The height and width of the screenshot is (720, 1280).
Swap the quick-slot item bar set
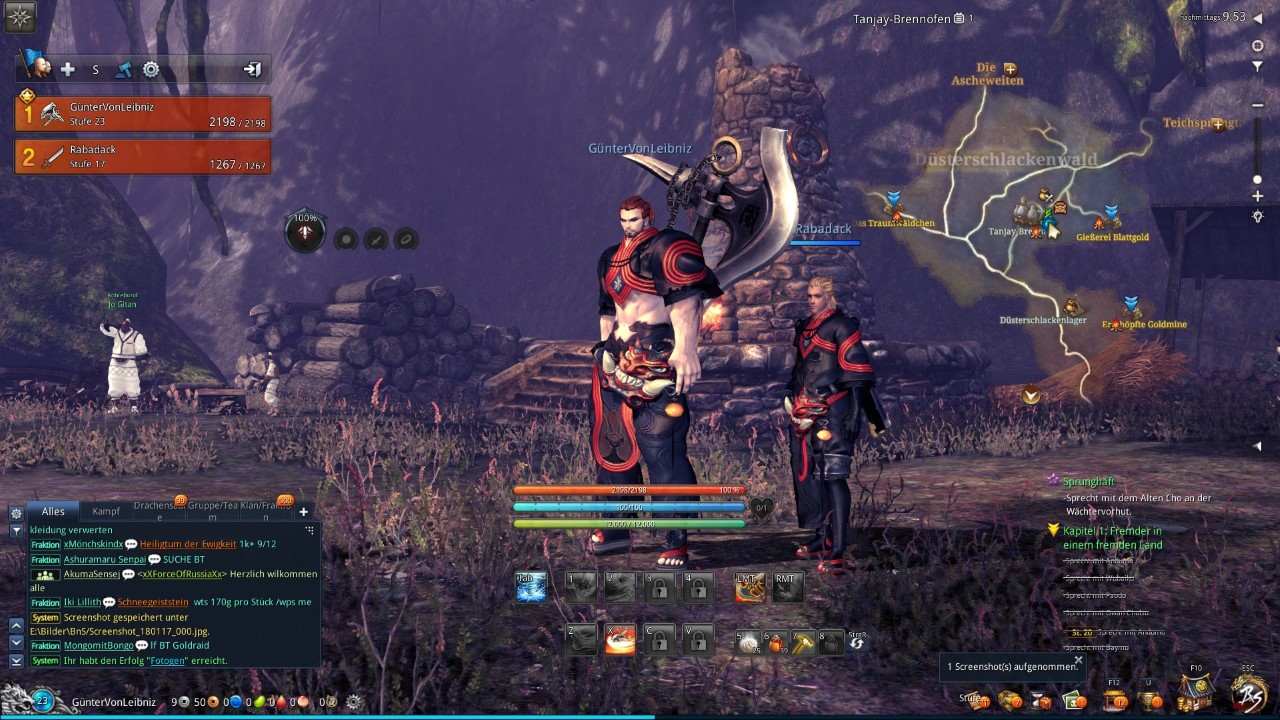[x=857, y=643]
